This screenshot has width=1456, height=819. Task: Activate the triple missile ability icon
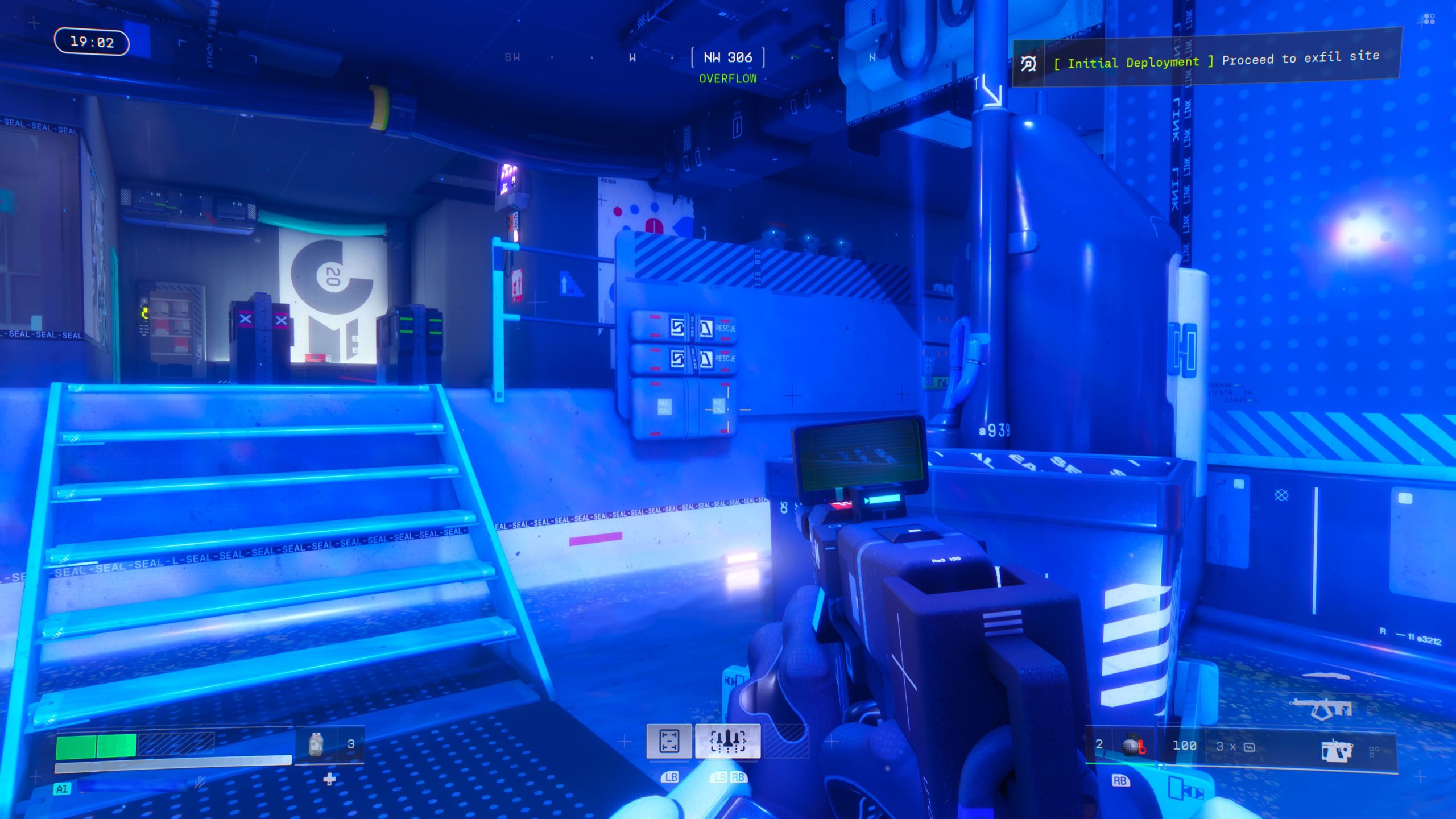[727, 741]
